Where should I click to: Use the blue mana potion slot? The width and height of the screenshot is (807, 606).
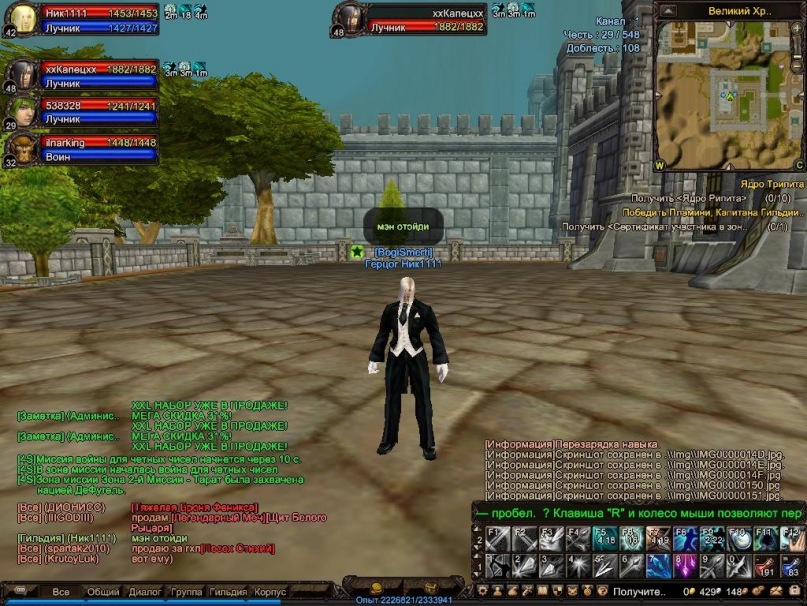coord(791,567)
